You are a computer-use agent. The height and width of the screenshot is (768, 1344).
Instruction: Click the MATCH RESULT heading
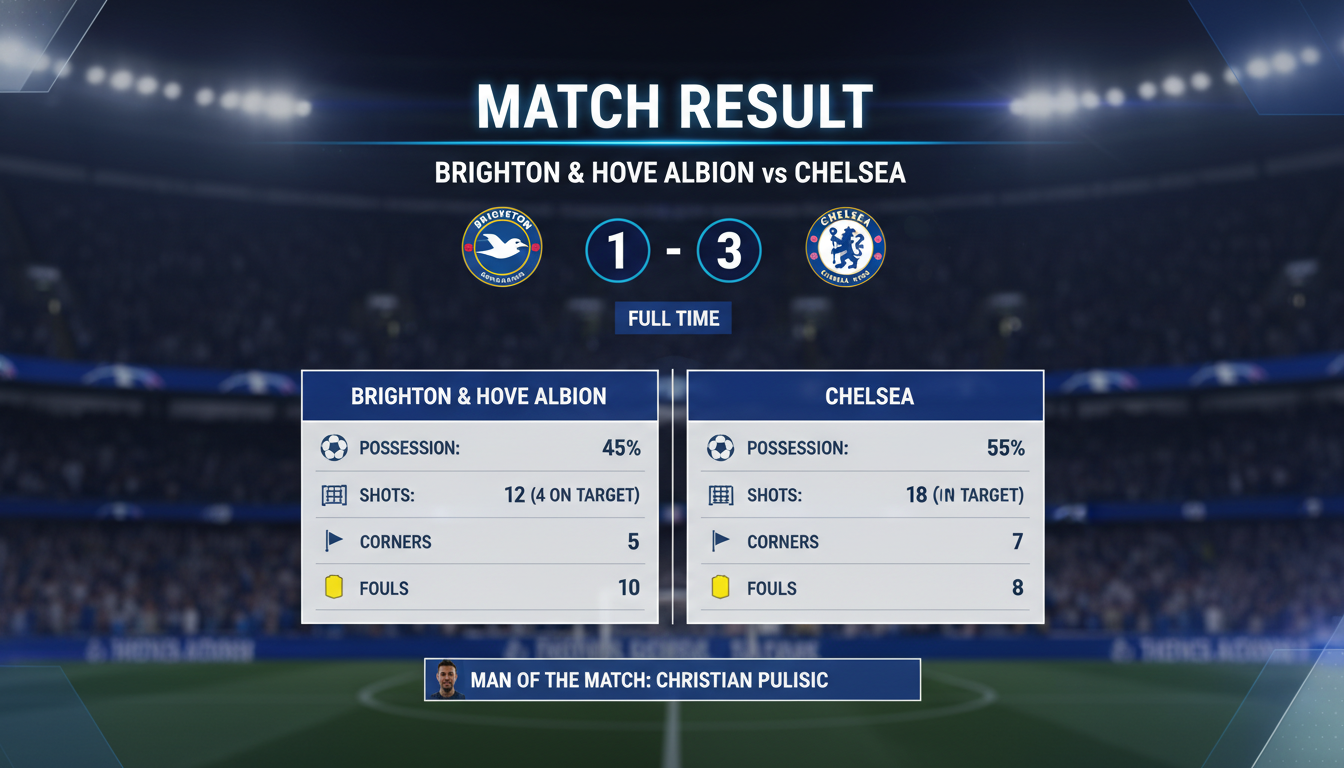click(x=672, y=103)
